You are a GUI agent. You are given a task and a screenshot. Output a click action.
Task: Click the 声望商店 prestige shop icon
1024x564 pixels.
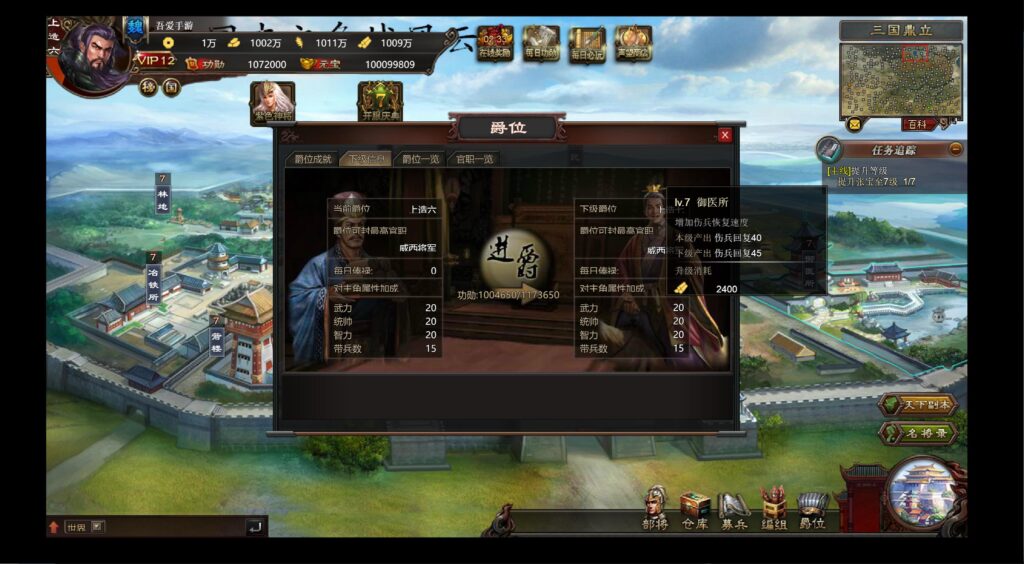click(x=633, y=44)
